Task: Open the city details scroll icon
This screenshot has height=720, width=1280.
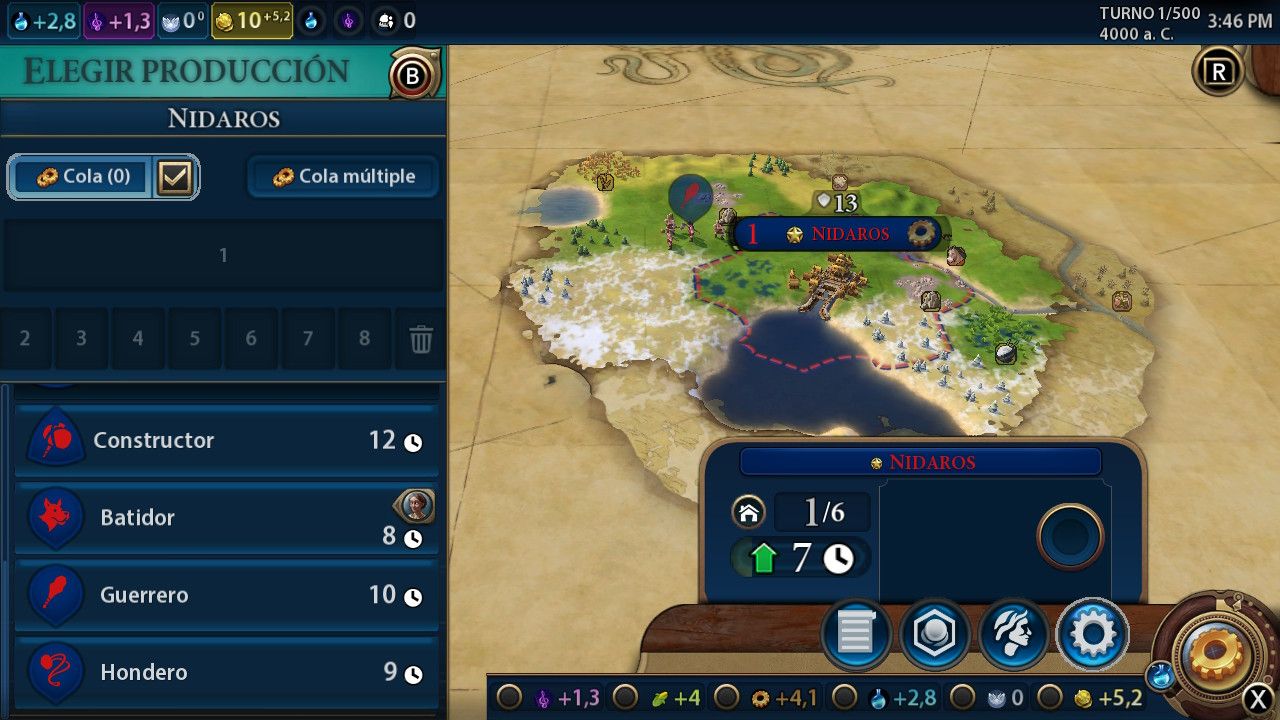Action: pos(856,633)
